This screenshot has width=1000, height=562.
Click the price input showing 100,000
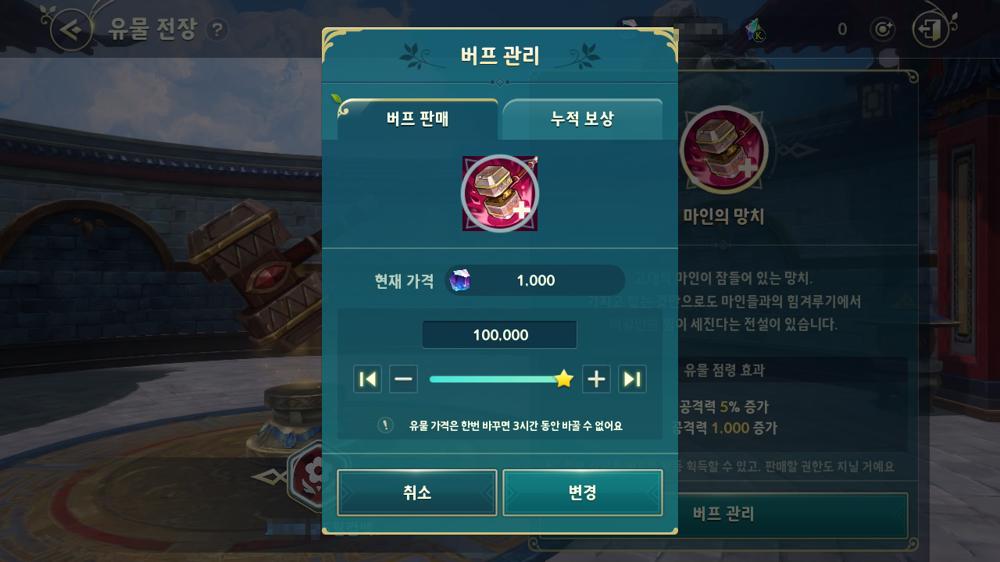pyautogui.click(x=500, y=335)
